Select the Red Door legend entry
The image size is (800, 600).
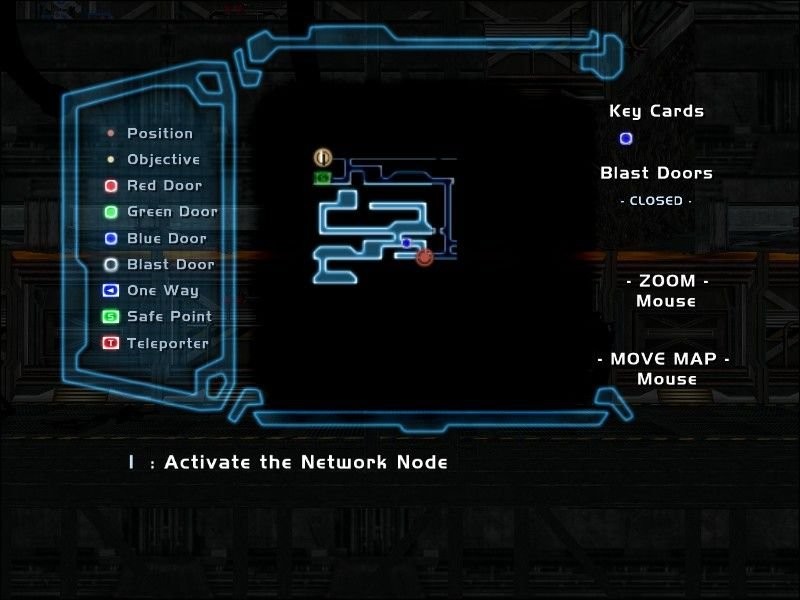pyautogui.click(x=155, y=186)
